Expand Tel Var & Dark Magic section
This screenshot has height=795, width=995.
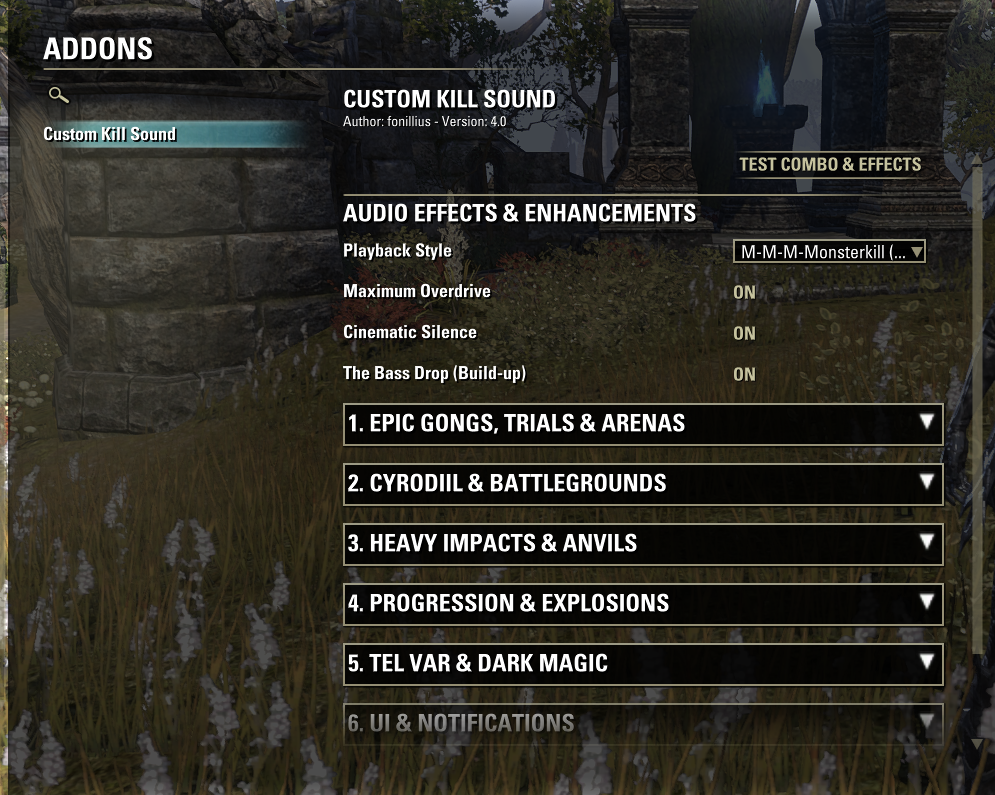point(642,663)
